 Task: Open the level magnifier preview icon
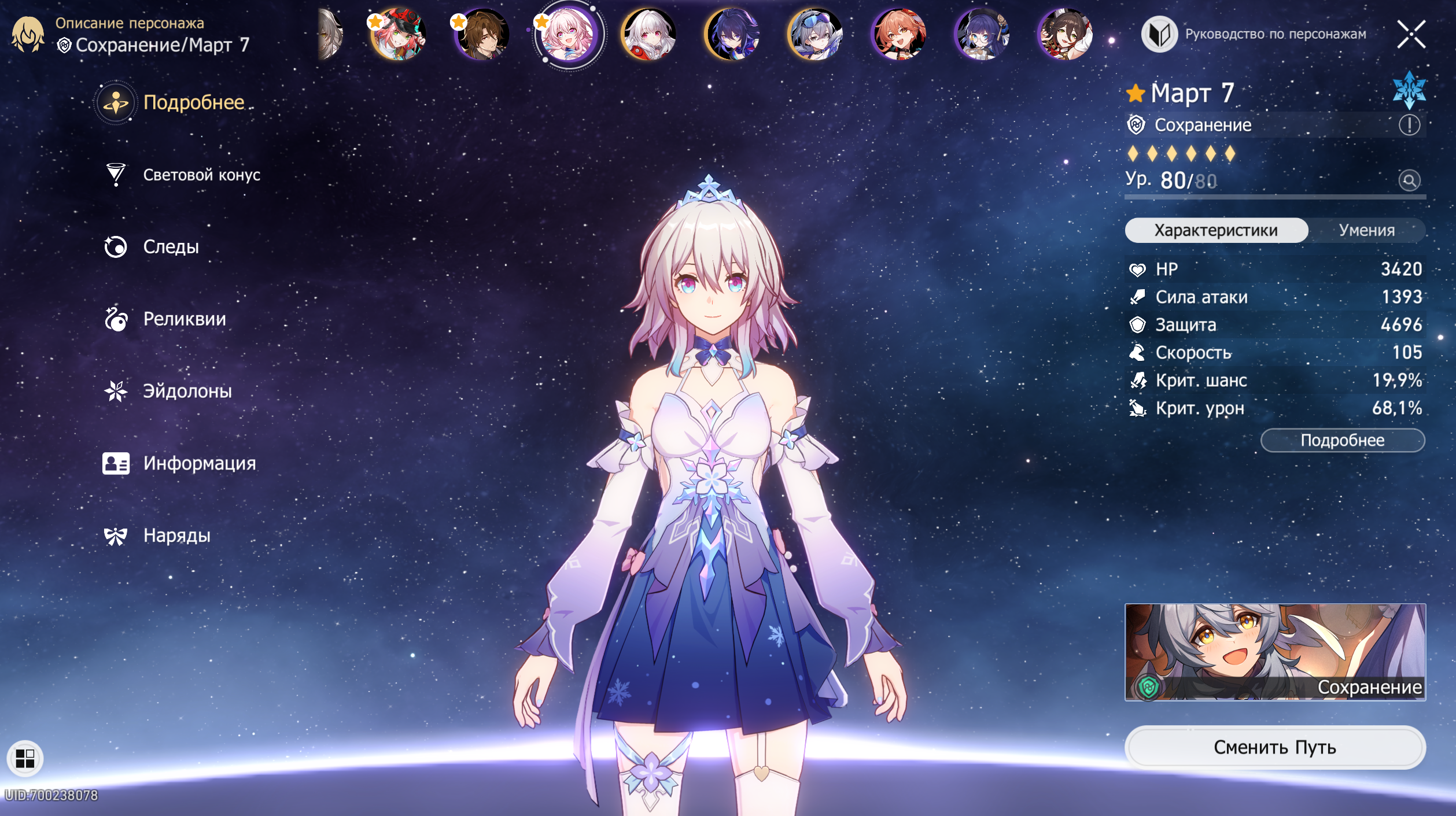[x=1409, y=180]
